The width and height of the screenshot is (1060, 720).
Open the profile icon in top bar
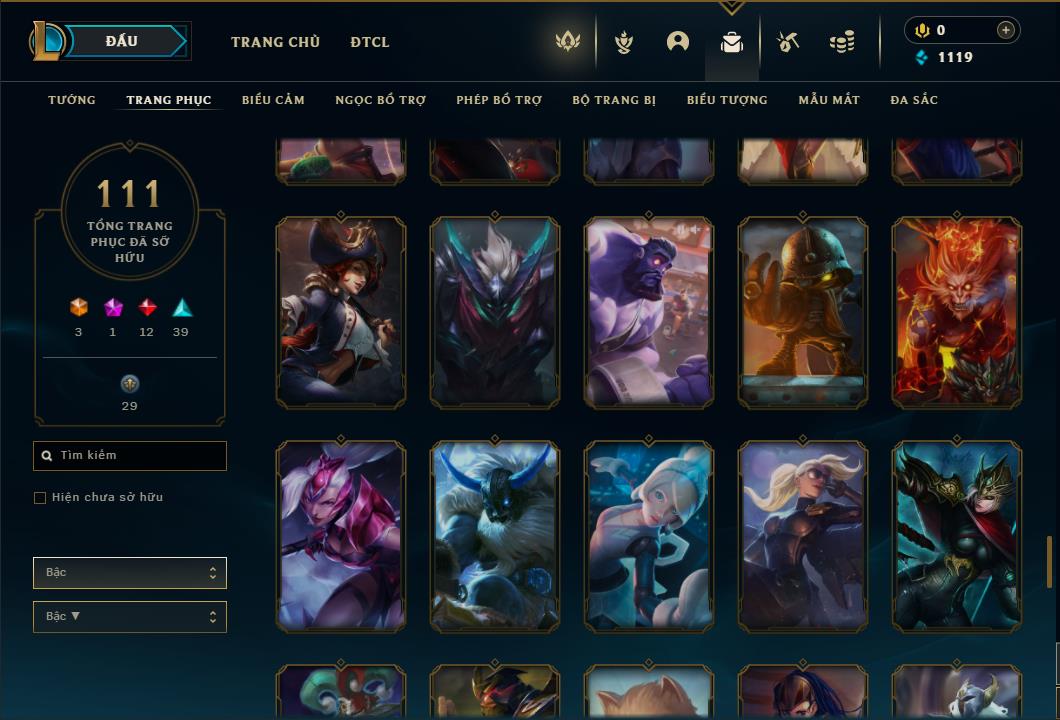pyautogui.click(x=678, y=42)
